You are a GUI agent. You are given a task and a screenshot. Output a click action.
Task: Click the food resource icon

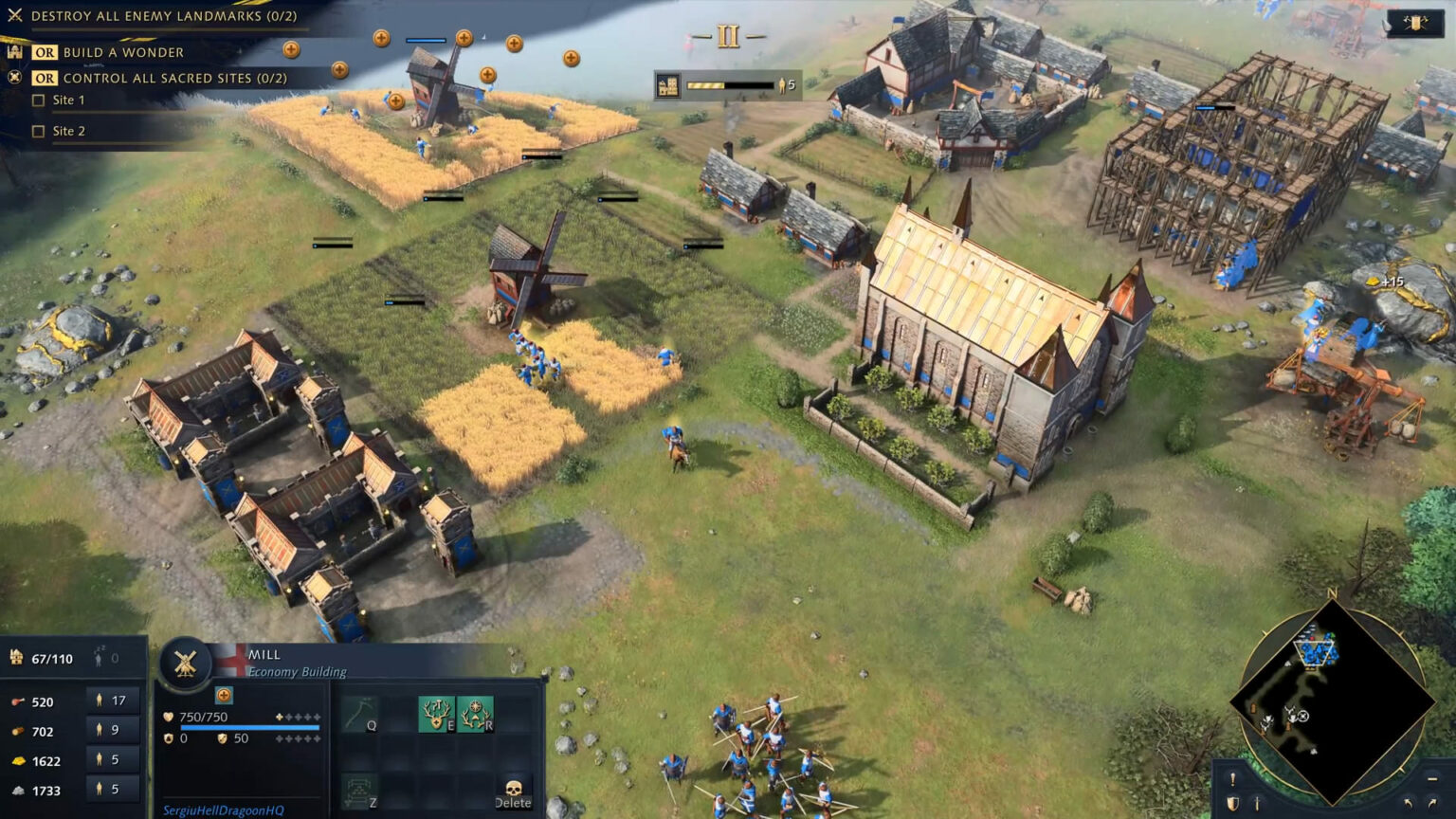tap(19, 701)
